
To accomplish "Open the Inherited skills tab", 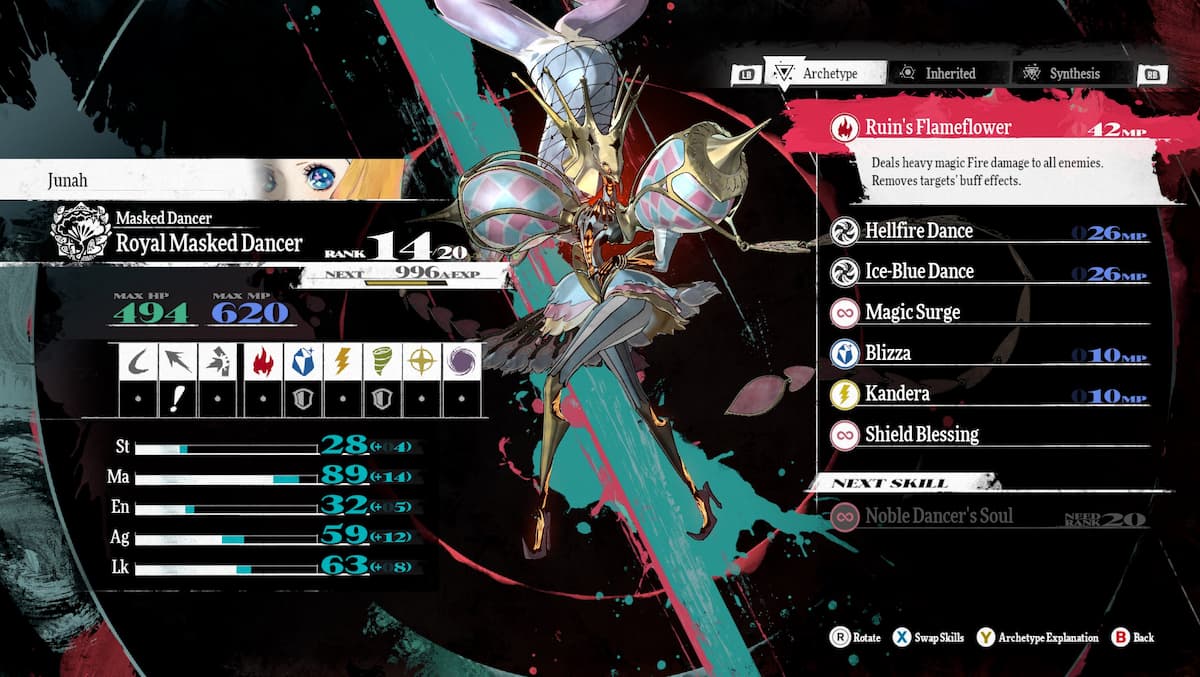I will [x=937, y=73].
